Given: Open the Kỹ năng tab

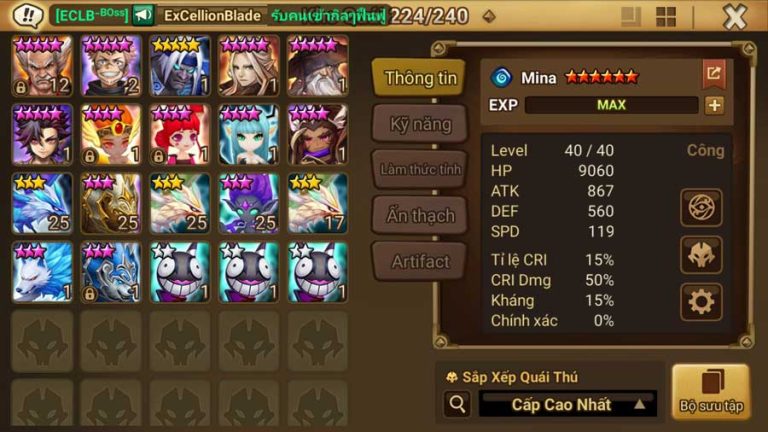Looking at the screenshot, I should coord(420,125).
